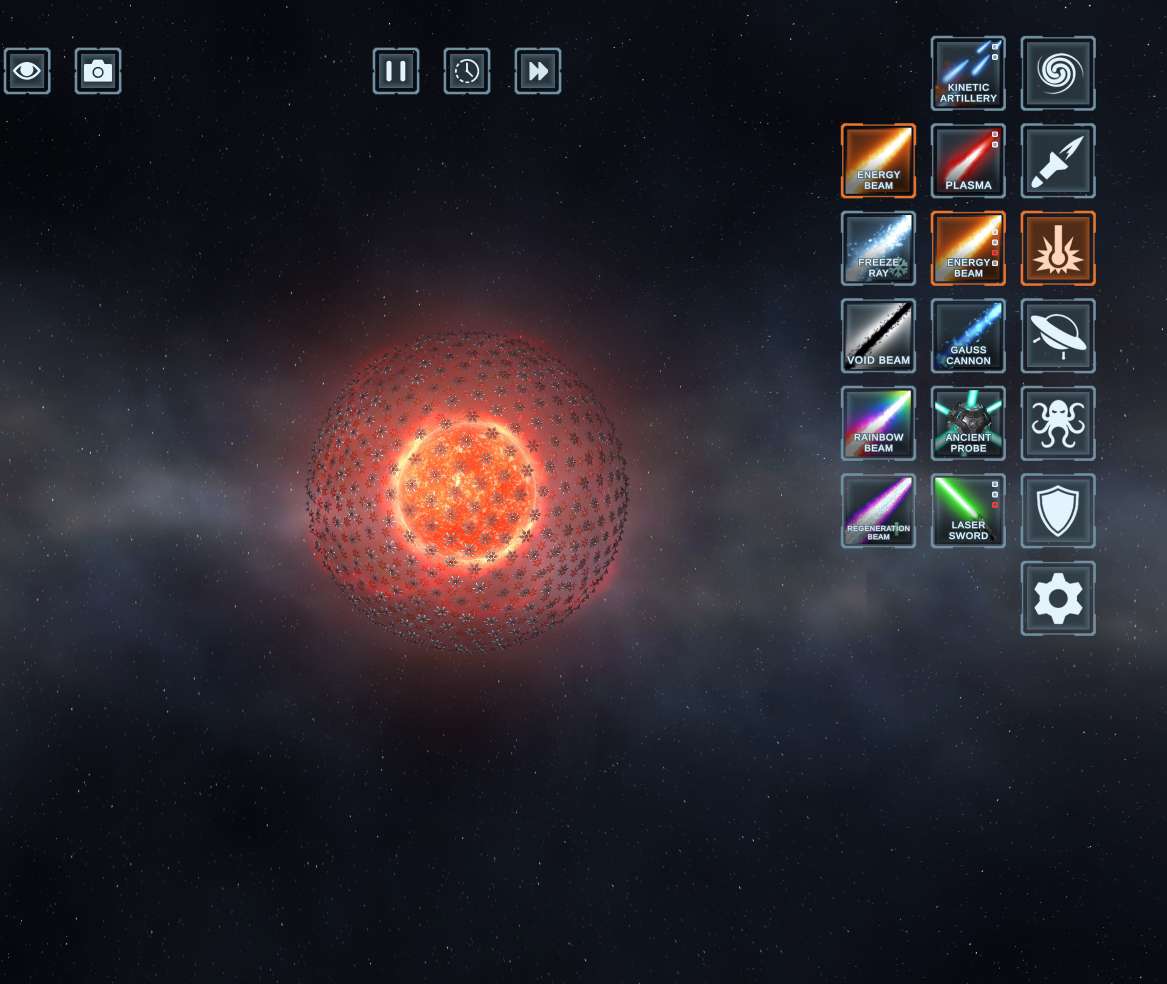1167x984 pixels.
Task: Open the time clock control
Action: (467, 71)
